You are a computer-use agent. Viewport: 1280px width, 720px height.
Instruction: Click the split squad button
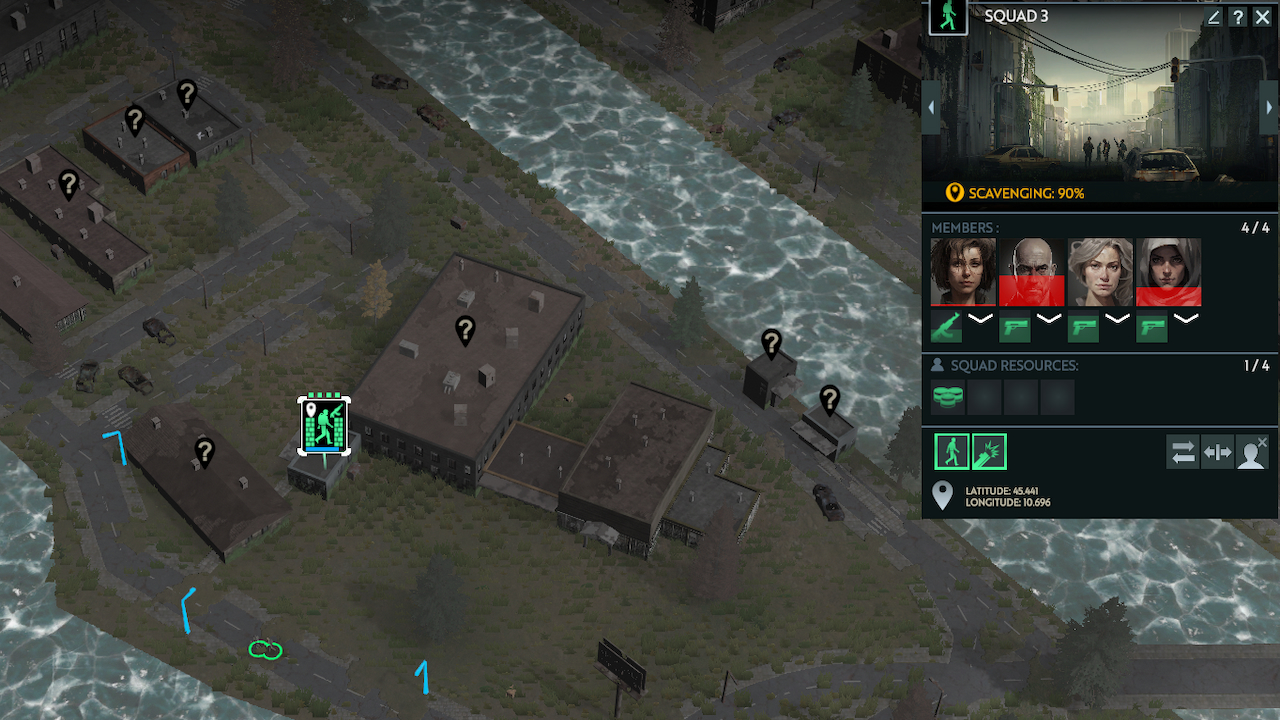tap(1218, 452)
